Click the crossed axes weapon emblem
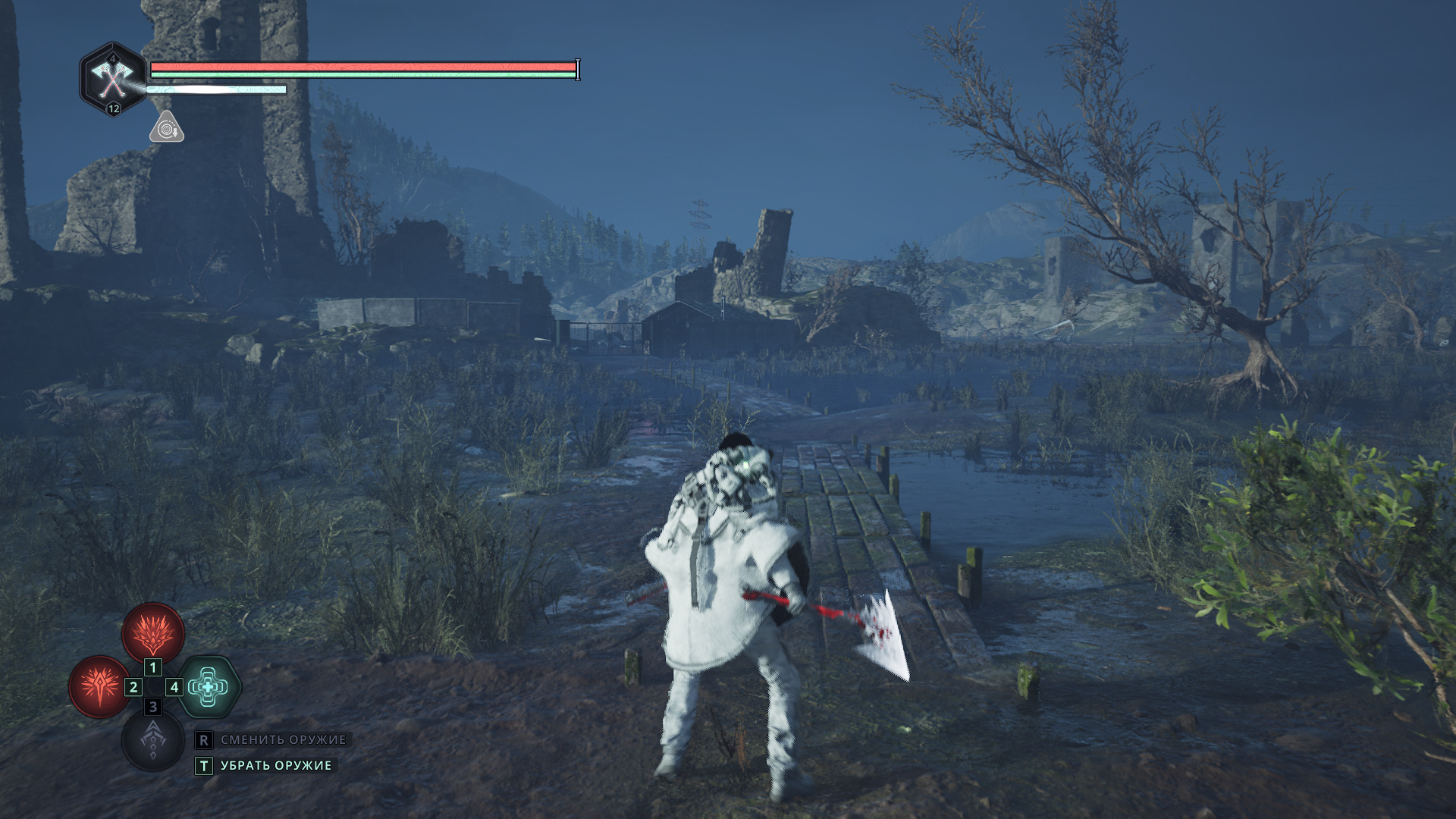This screenshot has height=819, width=1456. (x=113, y=79)
